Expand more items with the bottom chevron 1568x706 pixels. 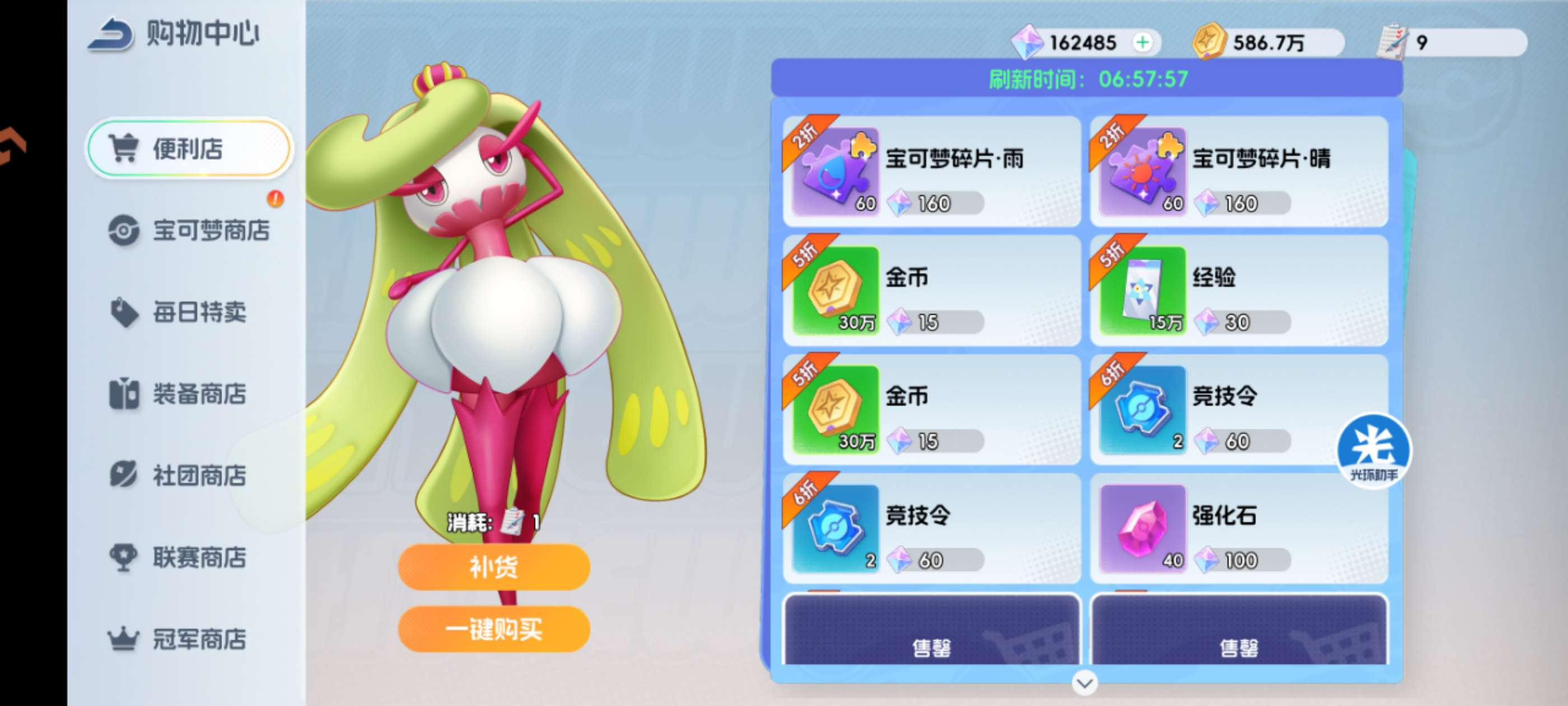click(x=1084, y=683)
